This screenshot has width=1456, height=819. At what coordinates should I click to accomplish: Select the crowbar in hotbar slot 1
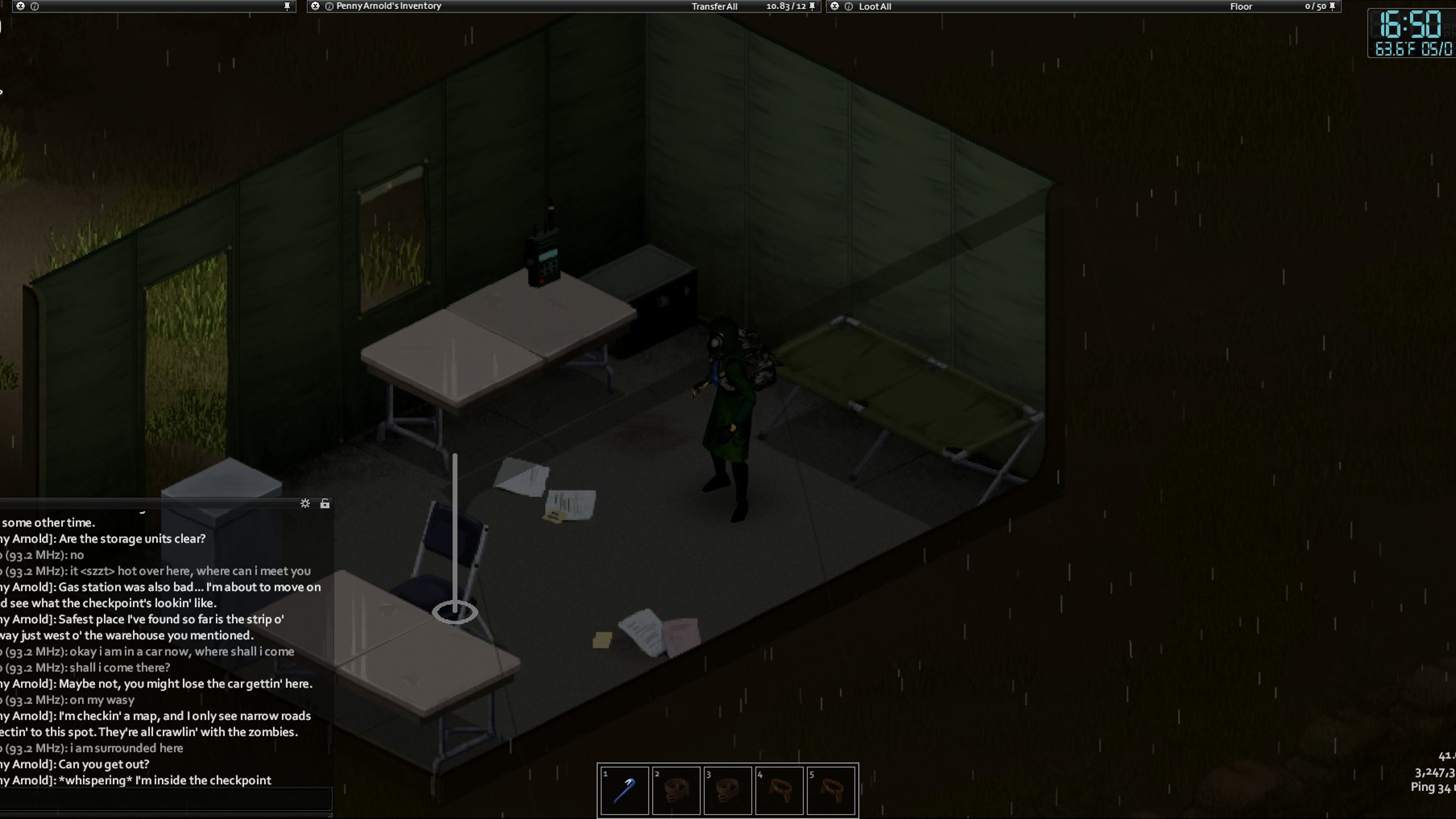[x=625, y=790]
